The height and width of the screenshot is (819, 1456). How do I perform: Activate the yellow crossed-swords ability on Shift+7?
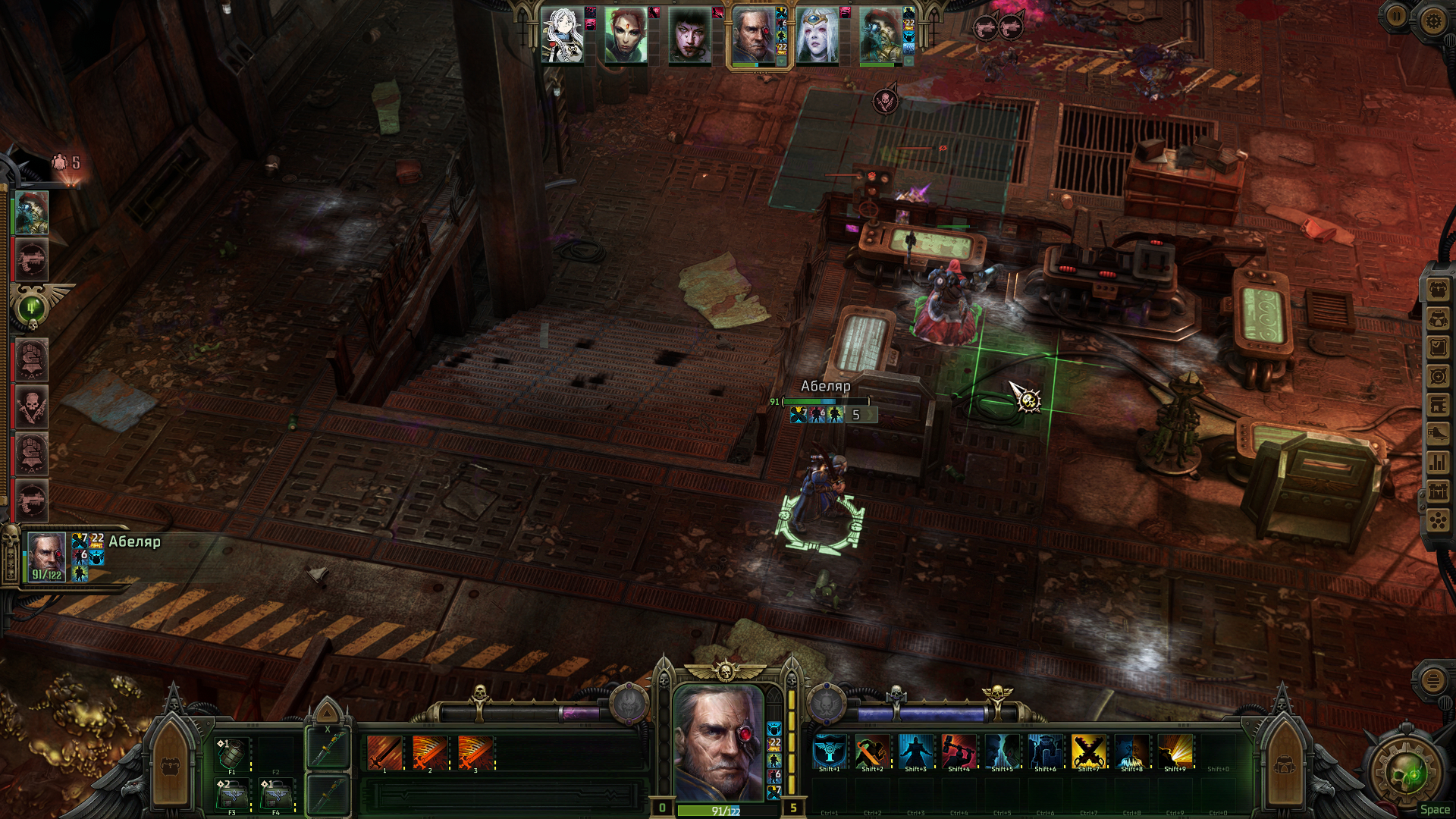point(1088,752)
